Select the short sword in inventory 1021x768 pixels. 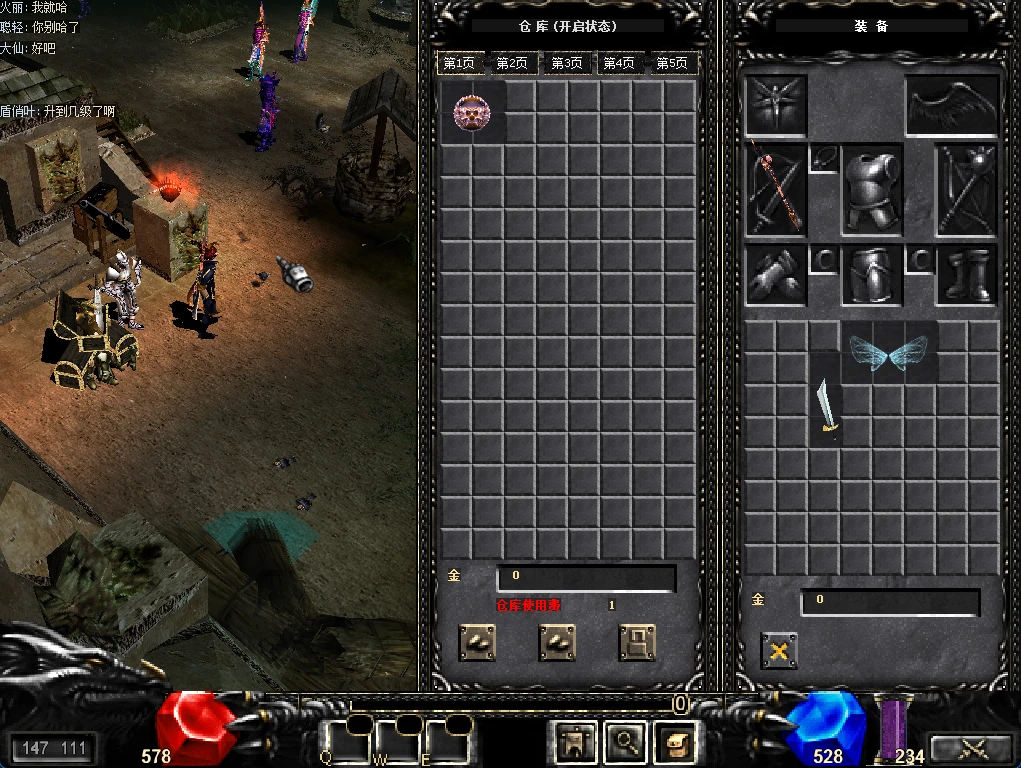[826, 408]
